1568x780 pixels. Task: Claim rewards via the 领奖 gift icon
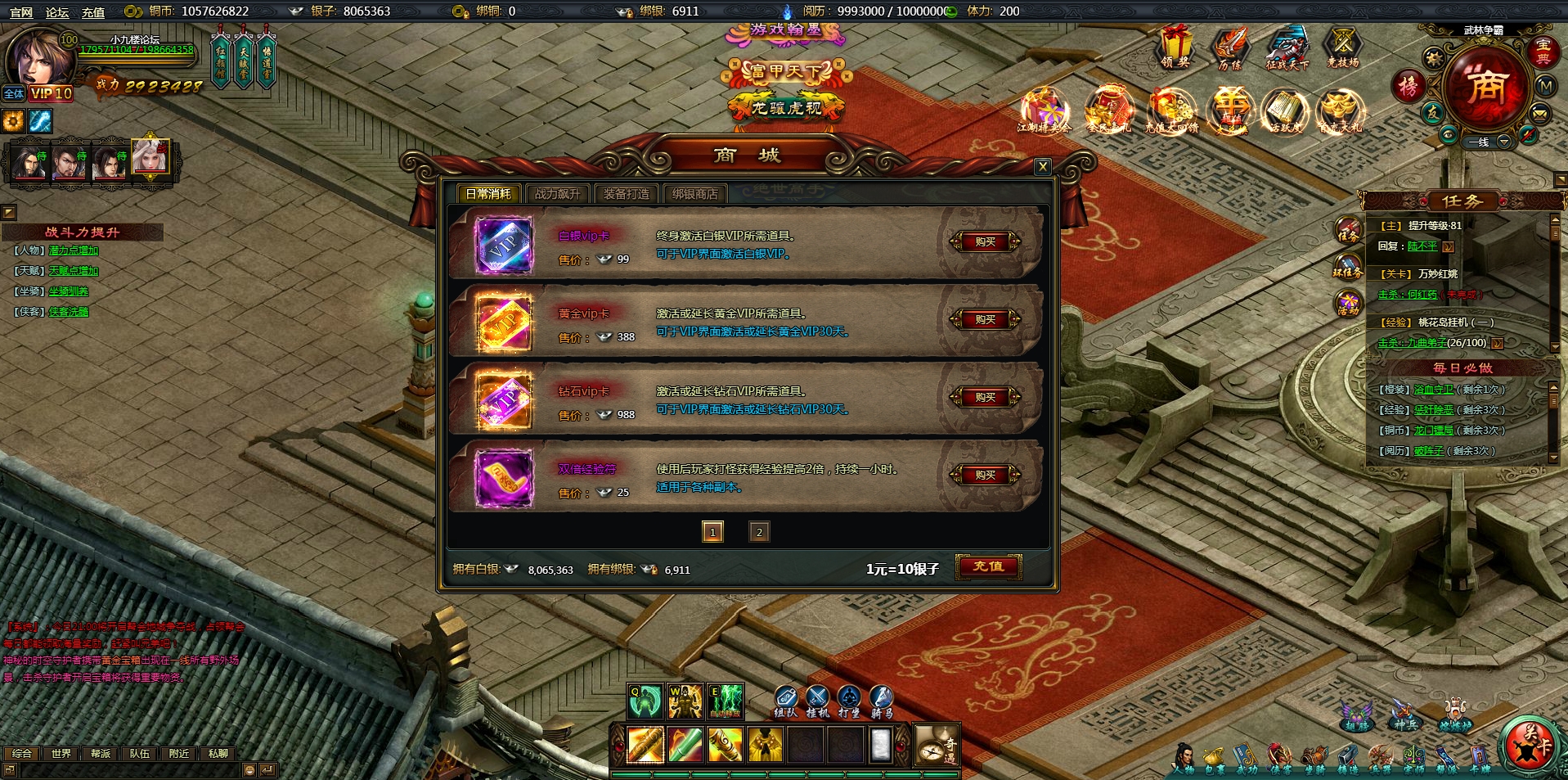click(1175, 48)
